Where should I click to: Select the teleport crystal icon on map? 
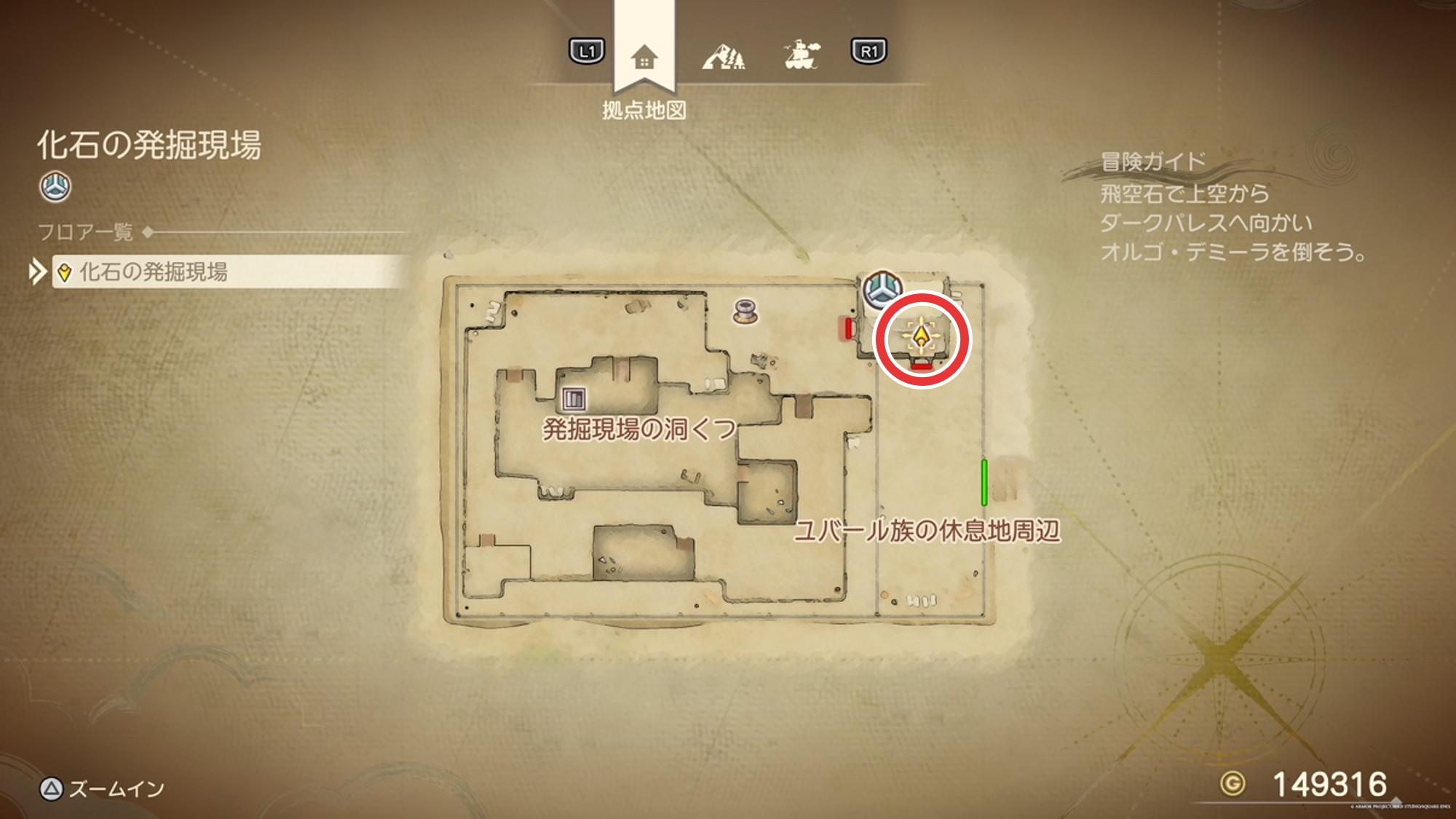[882, 289]
